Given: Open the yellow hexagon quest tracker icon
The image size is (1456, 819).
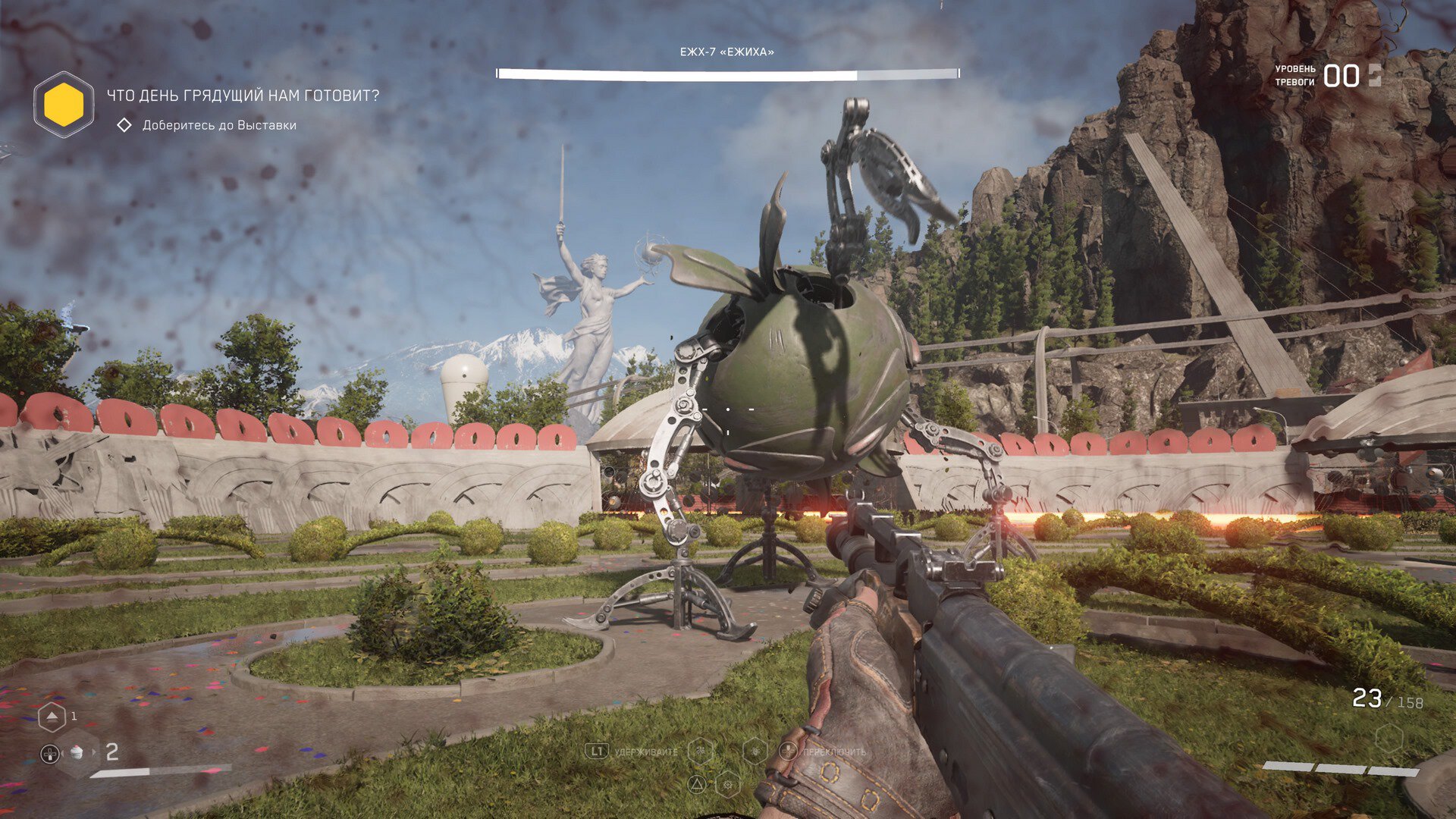Looking at the screenshot, I should 64,105.
